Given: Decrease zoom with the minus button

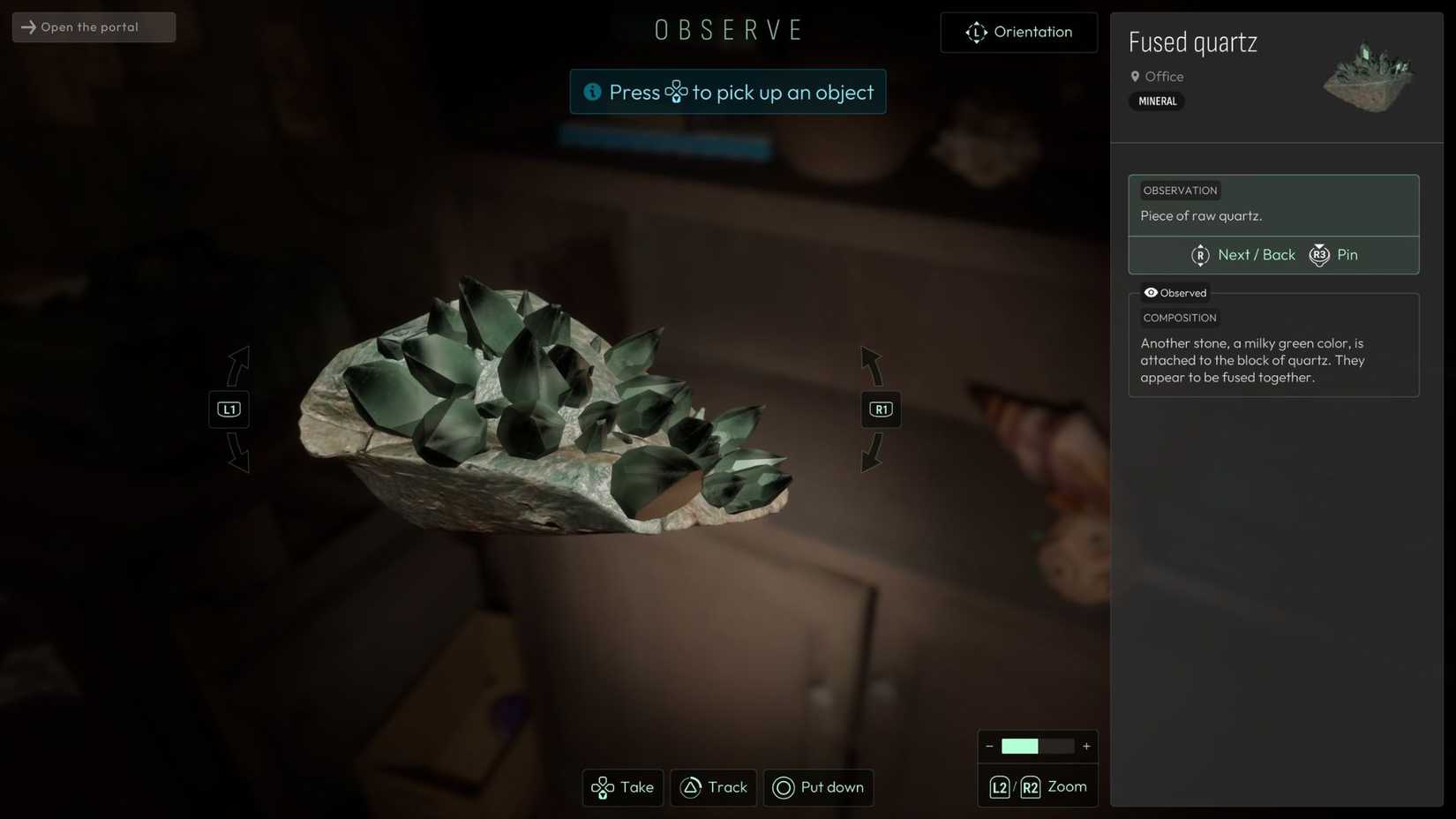Looking at the screenshot, I should [989, 747].
